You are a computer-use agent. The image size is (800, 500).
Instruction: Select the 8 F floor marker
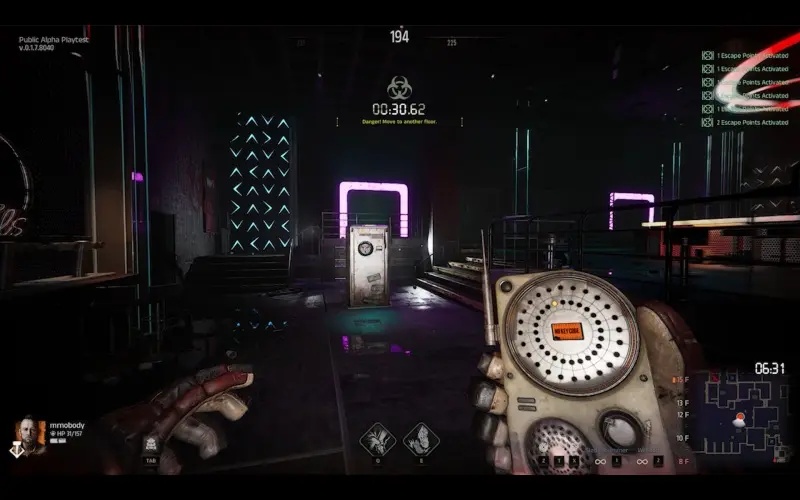[x=683, y=459]
